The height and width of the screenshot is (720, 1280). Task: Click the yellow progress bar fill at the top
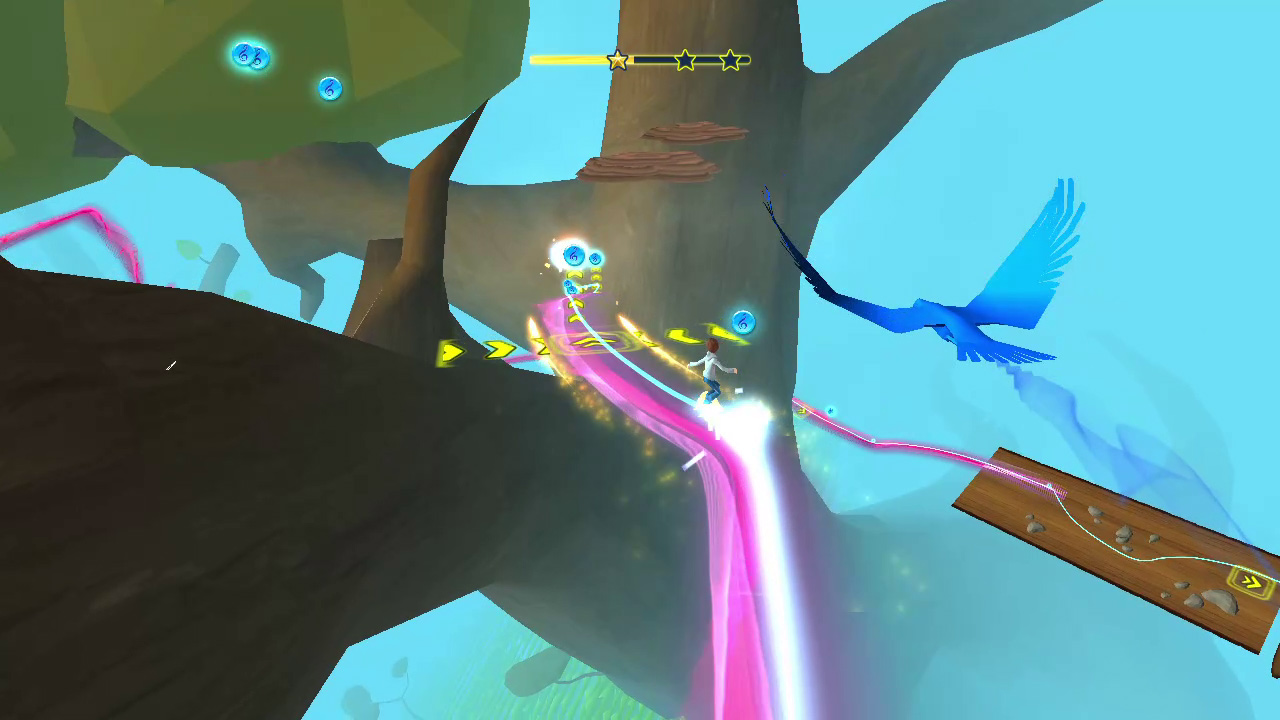tap(570, 59)
